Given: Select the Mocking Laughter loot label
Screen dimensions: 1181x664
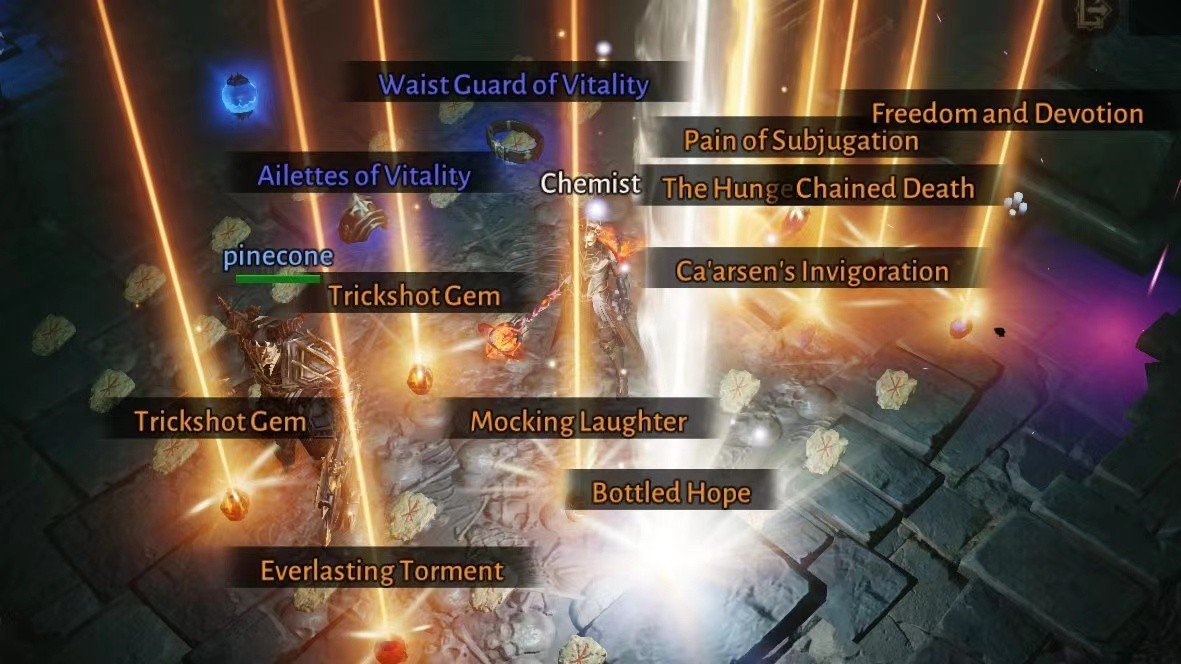Looking at the screenshot, I should pyautogui.click(x=578, y=421).
